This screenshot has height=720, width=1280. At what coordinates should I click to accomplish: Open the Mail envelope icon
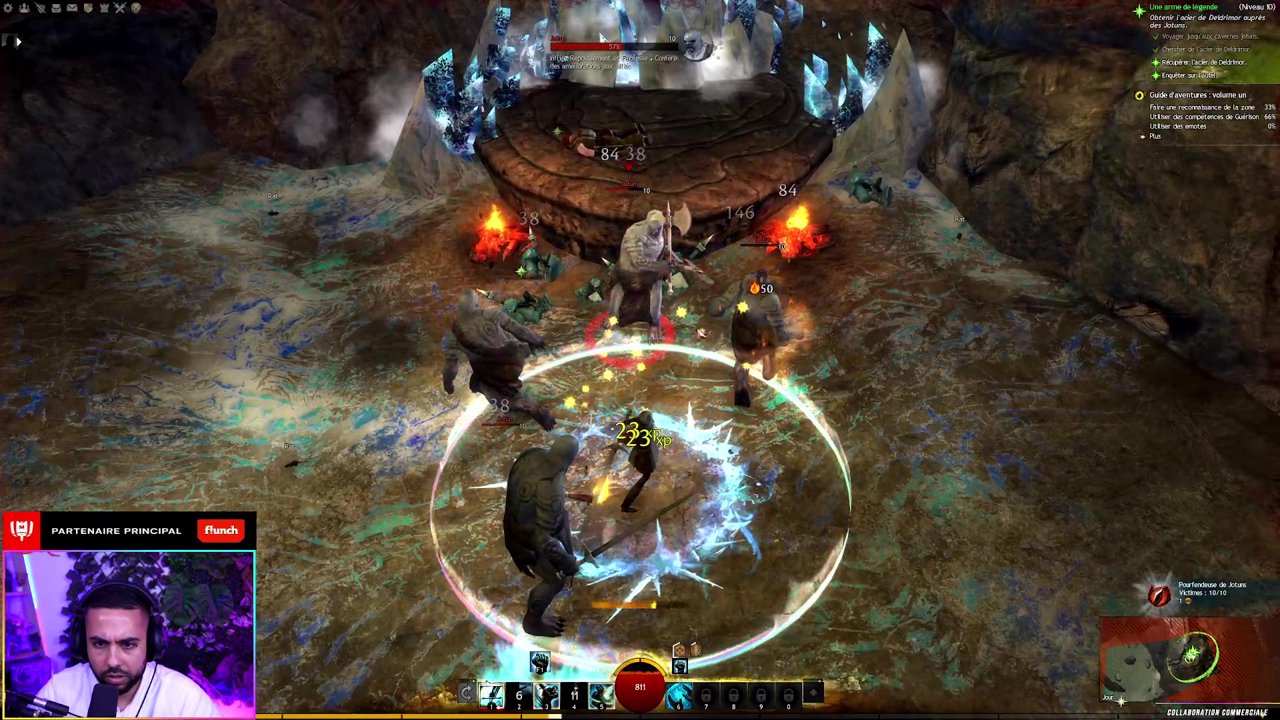[72, 8]
